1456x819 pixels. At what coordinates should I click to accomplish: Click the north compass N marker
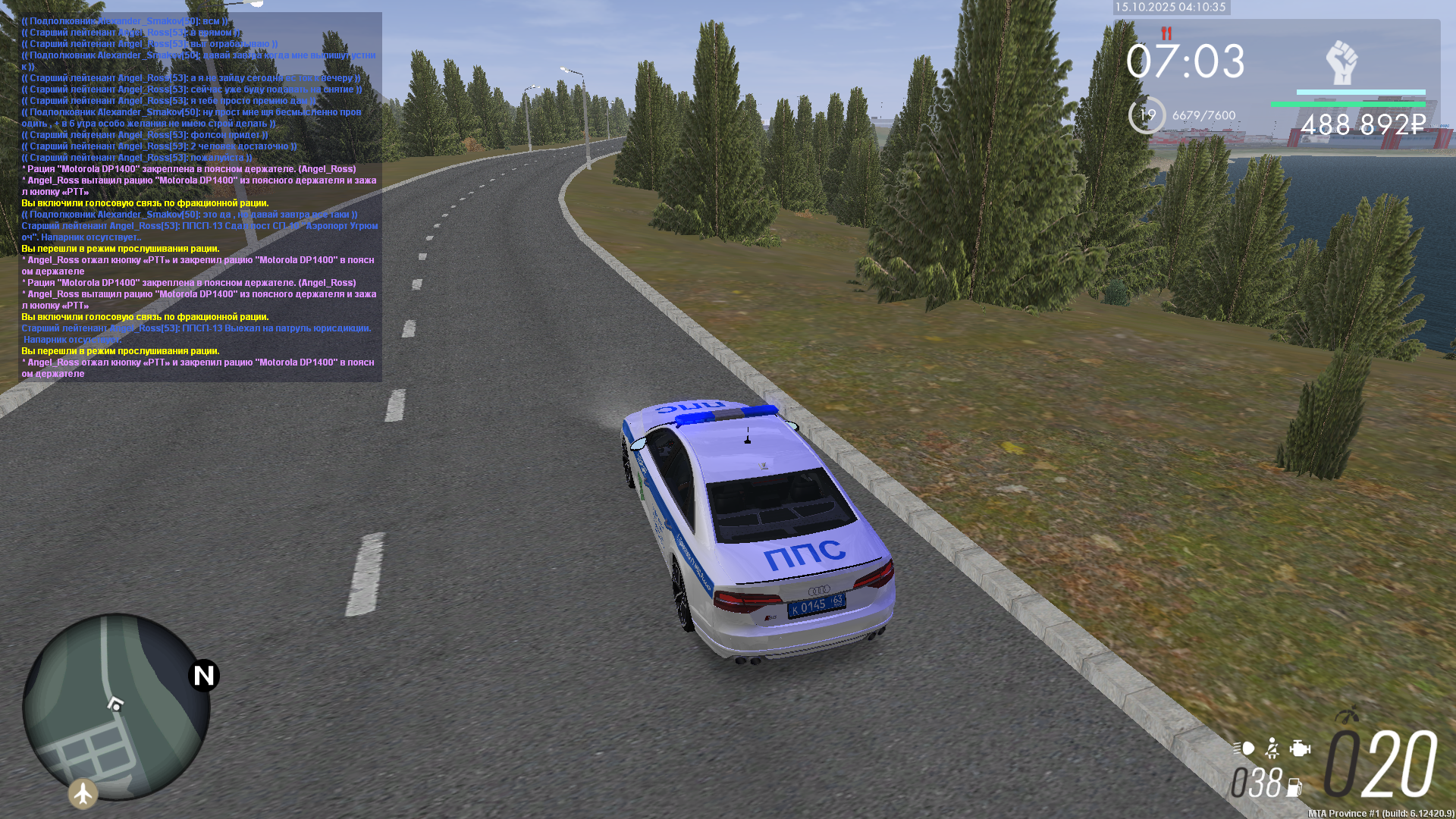[204, 675]
